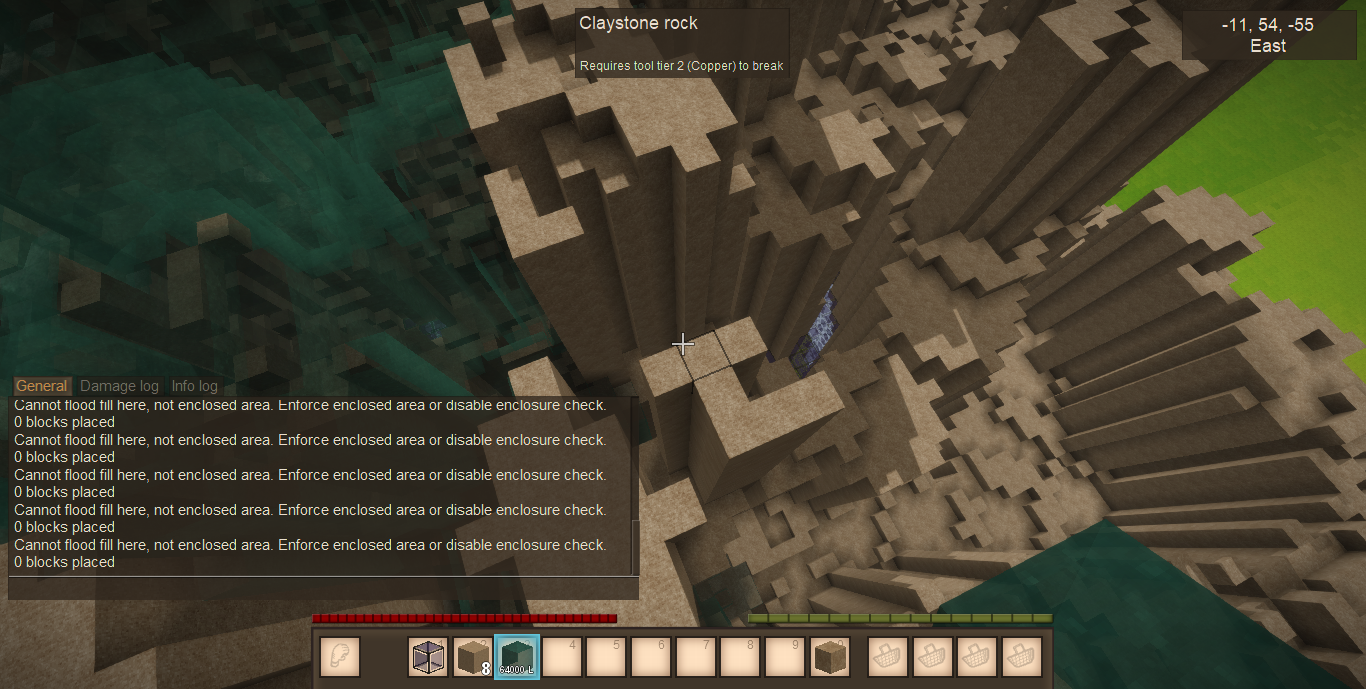Select the transparent glass cube hotbar slot
The width and height of the screenshot is (1366, 689).
point(429,657)
